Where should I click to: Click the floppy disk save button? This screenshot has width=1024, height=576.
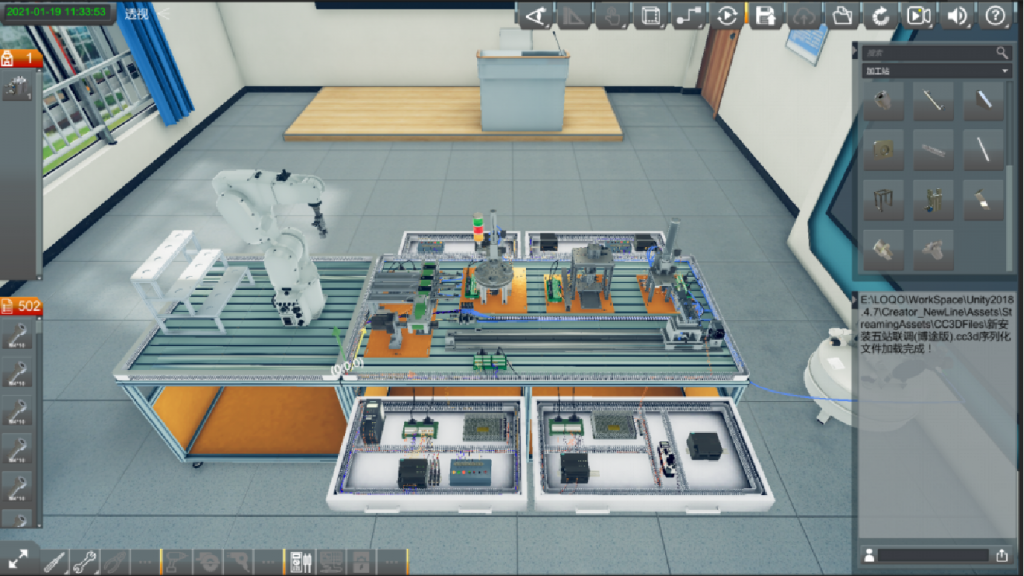pos(765,15)
